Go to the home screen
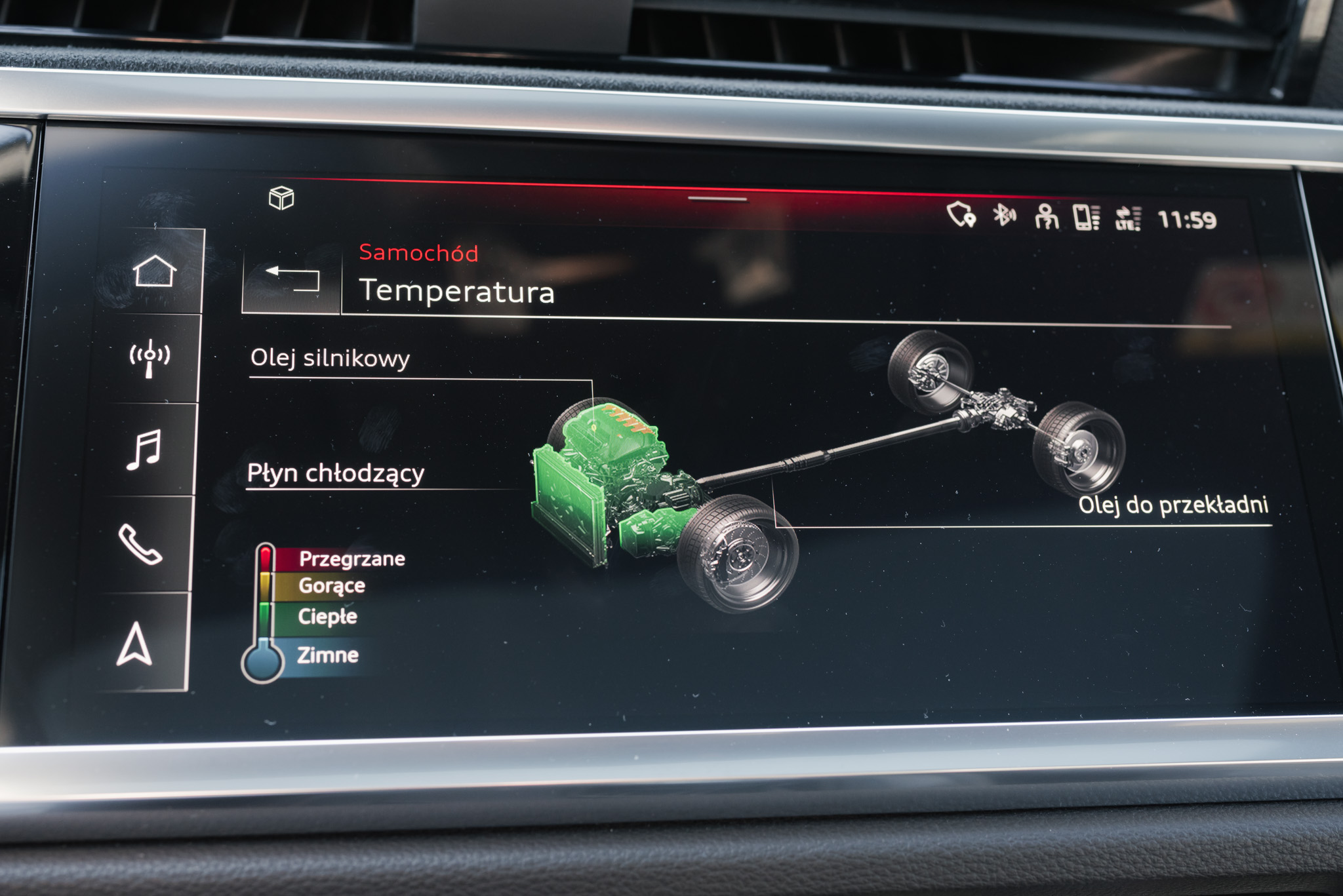This screenshot has width=1343, height=896. click(155, 271)
